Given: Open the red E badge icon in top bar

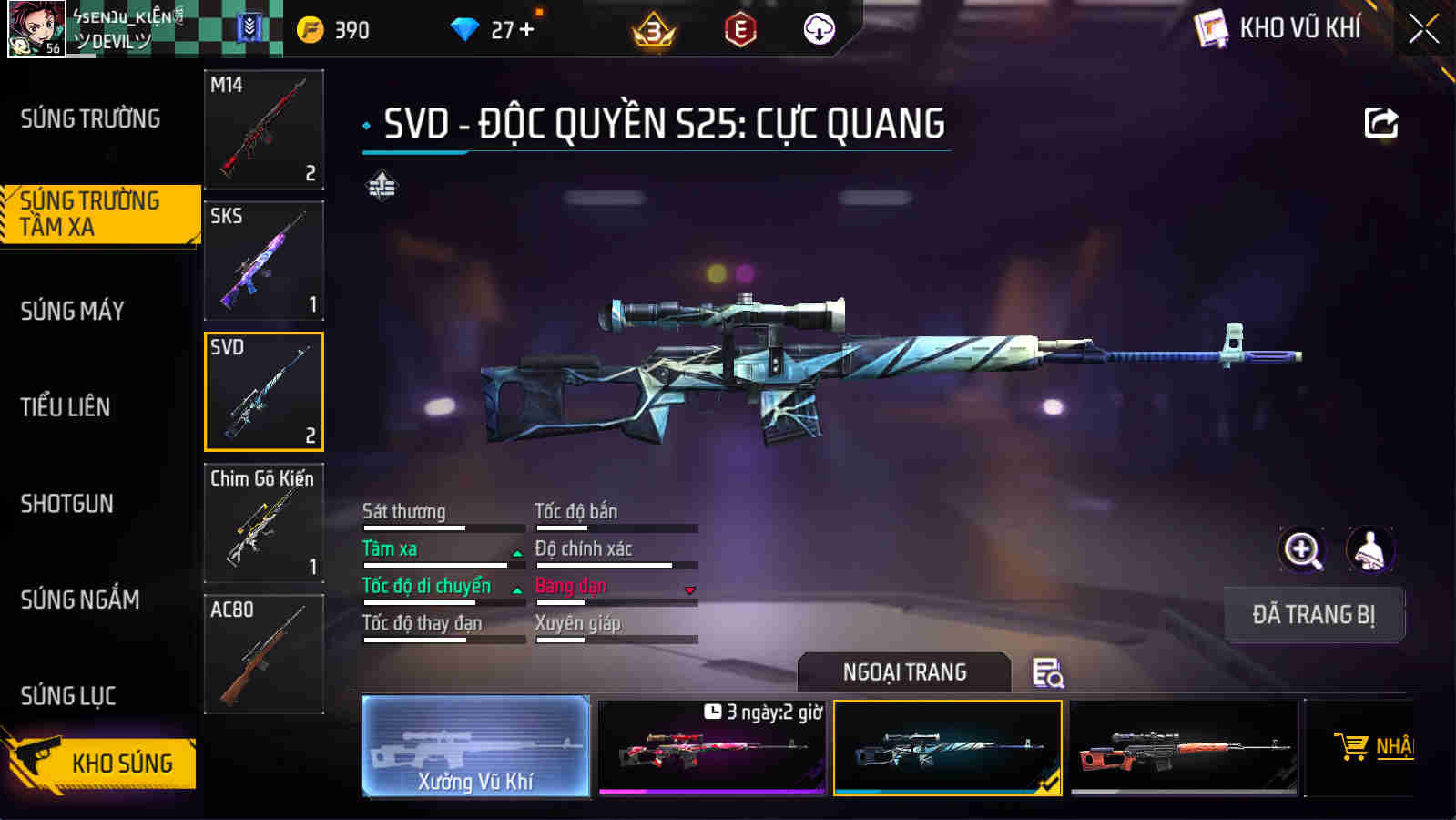Looking at the screenshot, I should pos(739,27).
